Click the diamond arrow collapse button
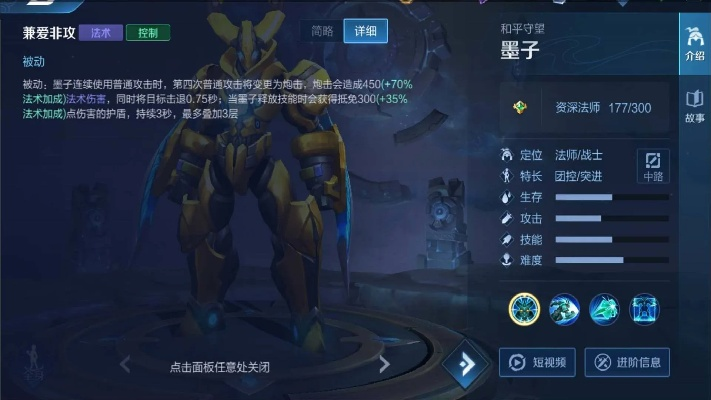Image resolution: width=711 pixels, height=400 pixels. (x=465, y=365)
